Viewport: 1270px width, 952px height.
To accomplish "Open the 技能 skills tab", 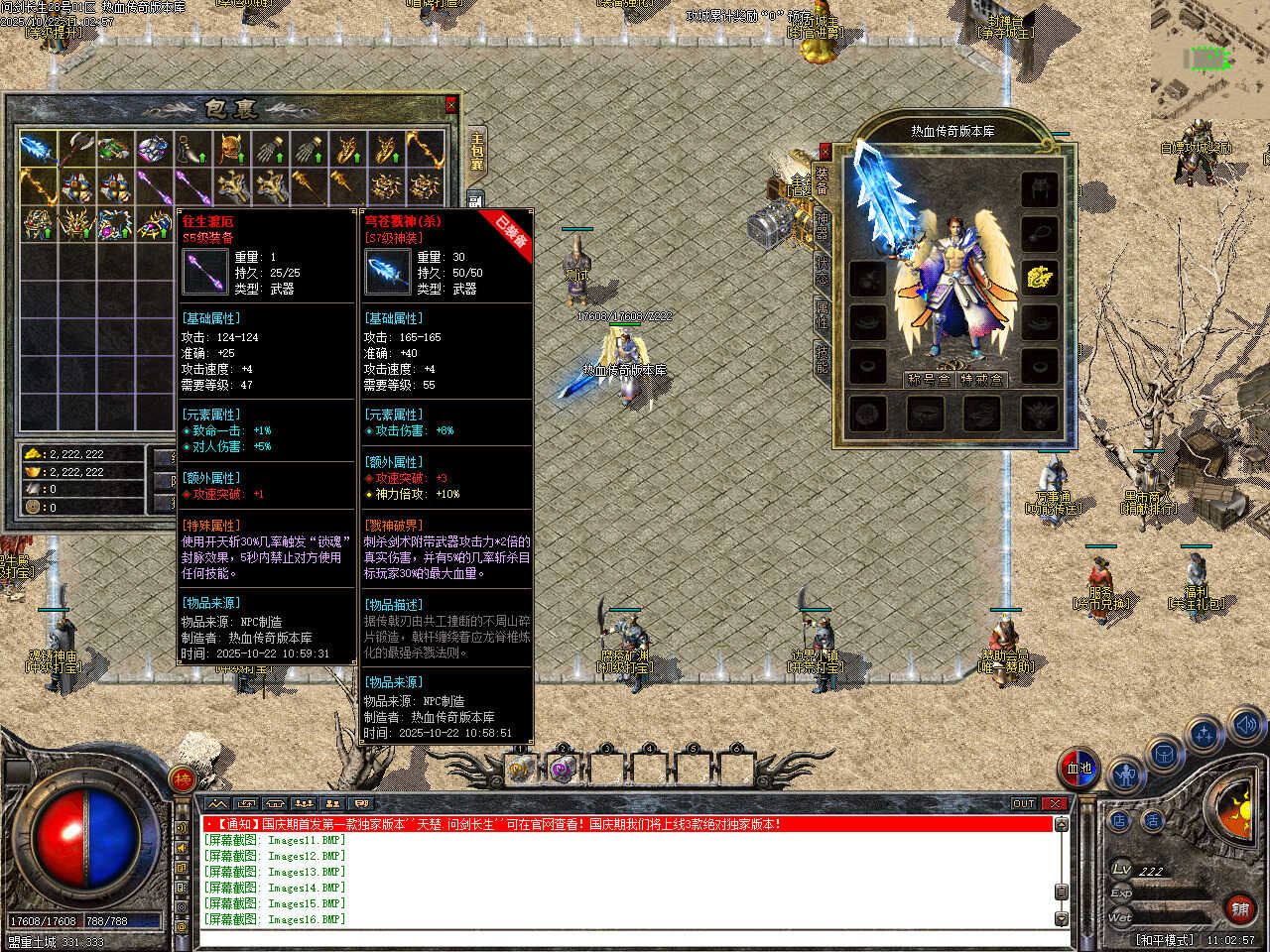I will [x=823, y=358].
